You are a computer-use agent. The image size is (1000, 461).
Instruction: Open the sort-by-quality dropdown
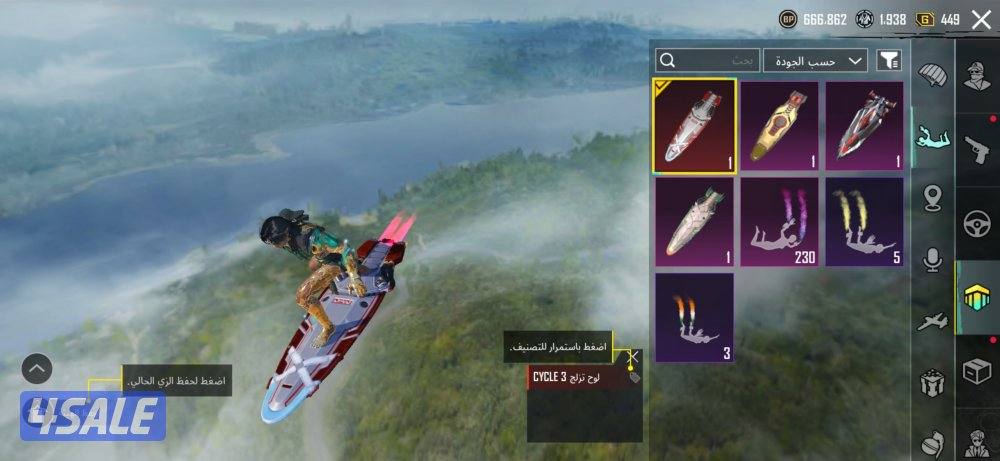(x=815, y=61)
